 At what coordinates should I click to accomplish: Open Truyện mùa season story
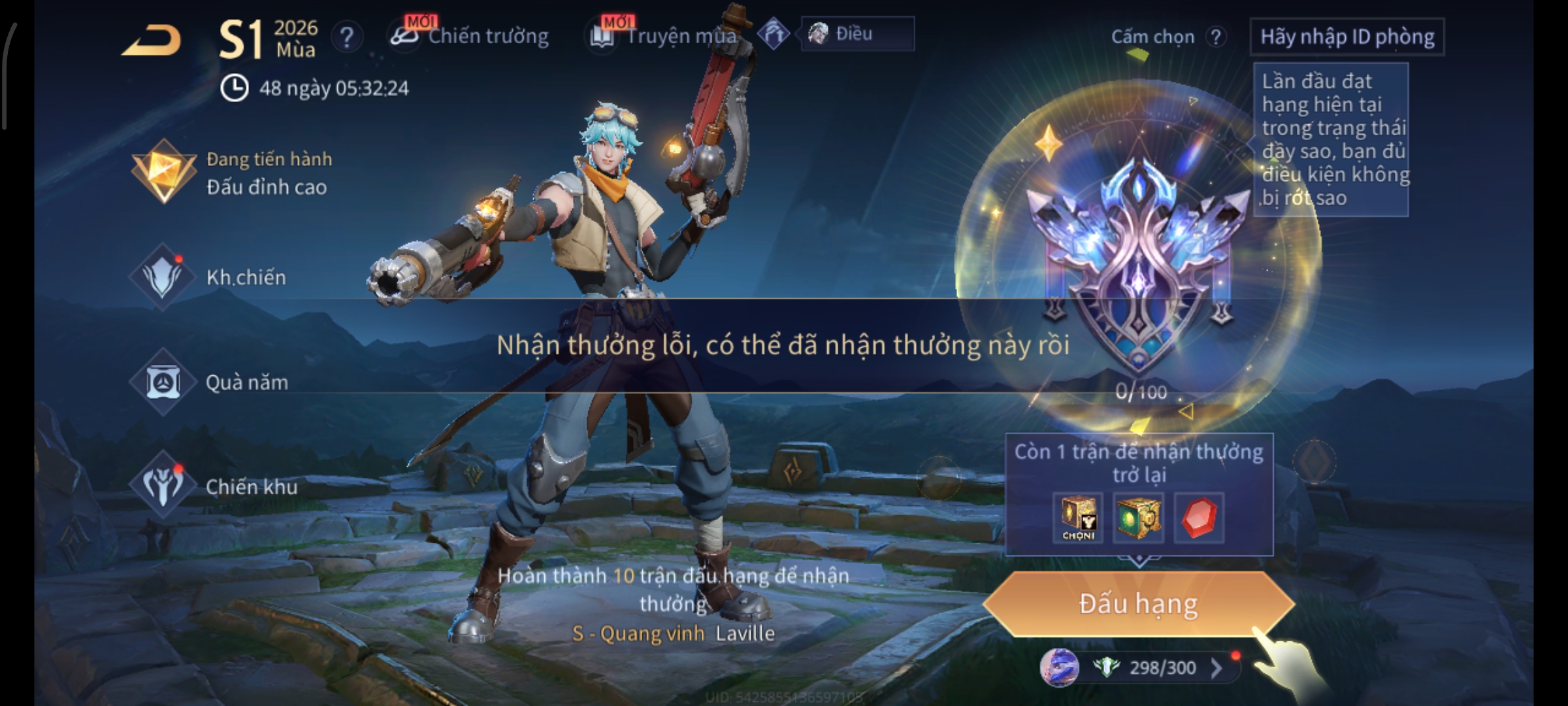pyautogui.click(x=665, y=36)
